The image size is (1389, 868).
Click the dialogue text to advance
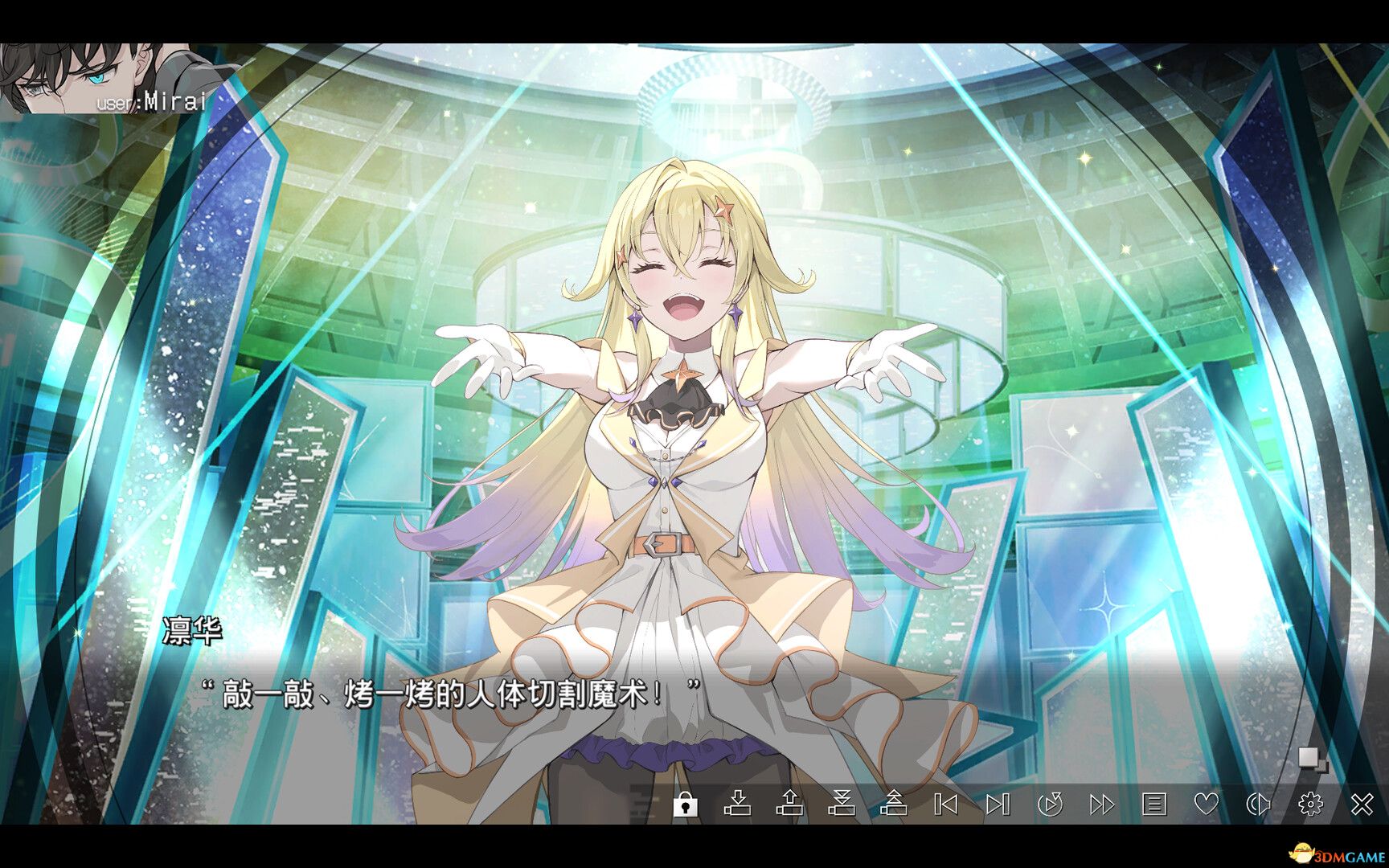click(x=450, y=693)
